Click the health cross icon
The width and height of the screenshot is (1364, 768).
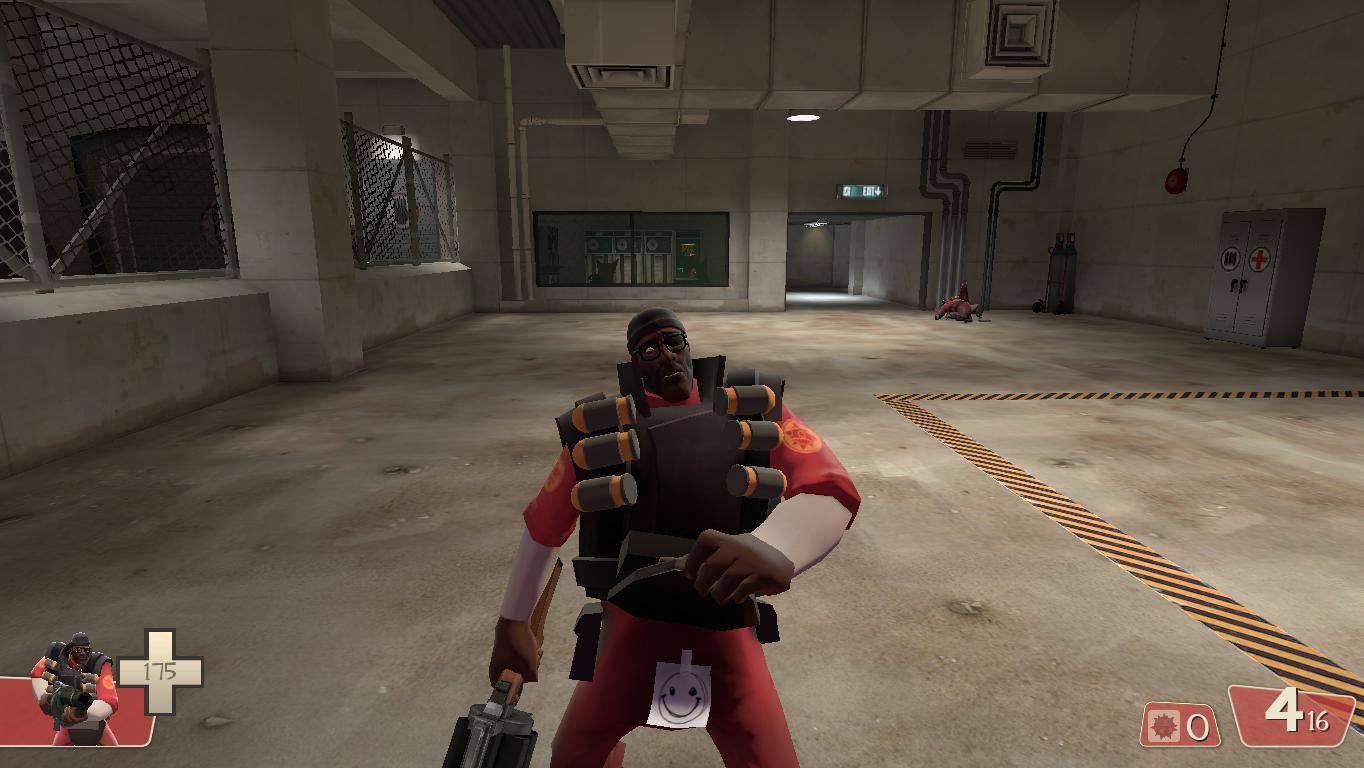point(160,671)
